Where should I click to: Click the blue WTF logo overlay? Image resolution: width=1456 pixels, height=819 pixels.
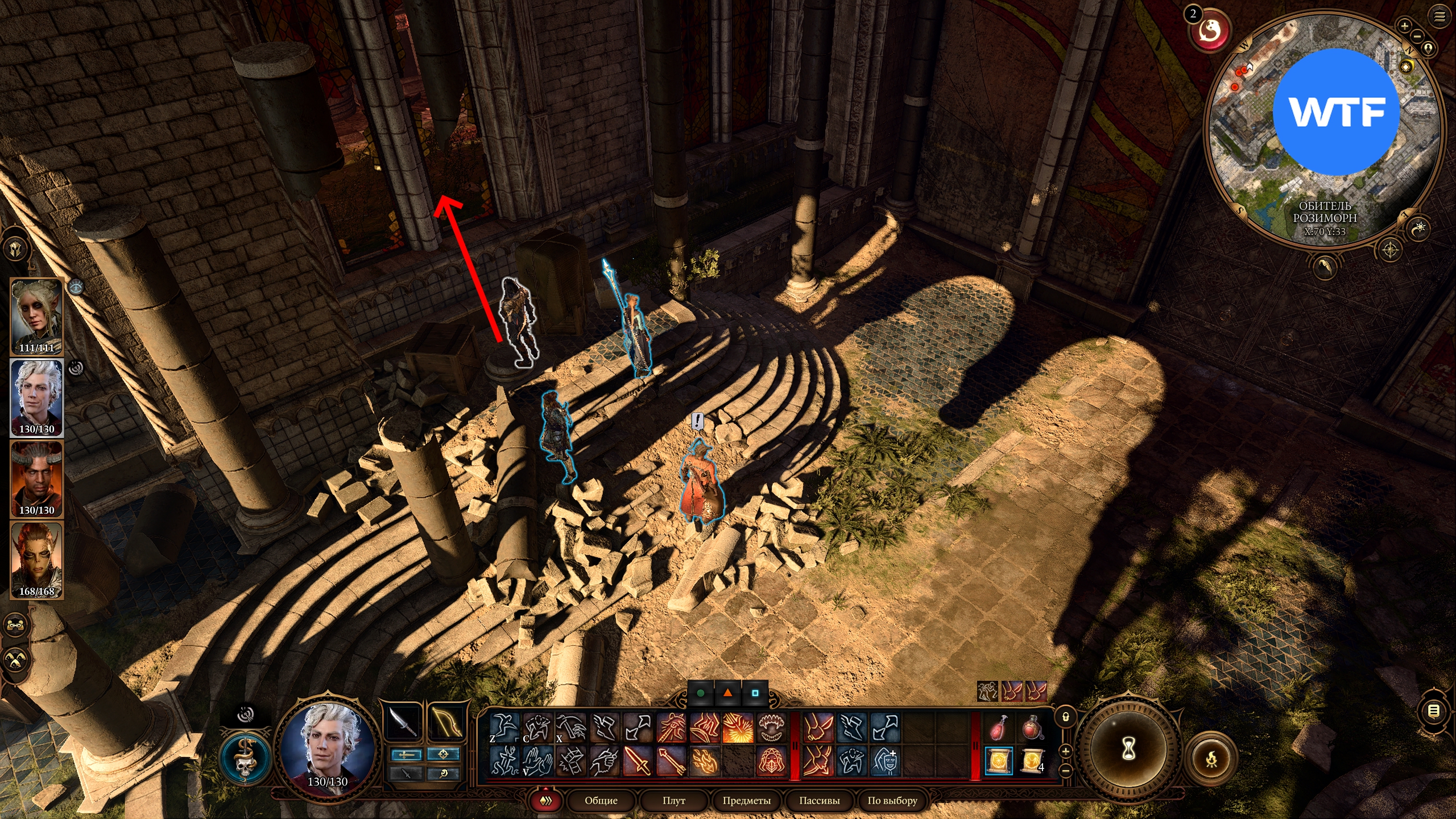click(x=1335, y=111)
